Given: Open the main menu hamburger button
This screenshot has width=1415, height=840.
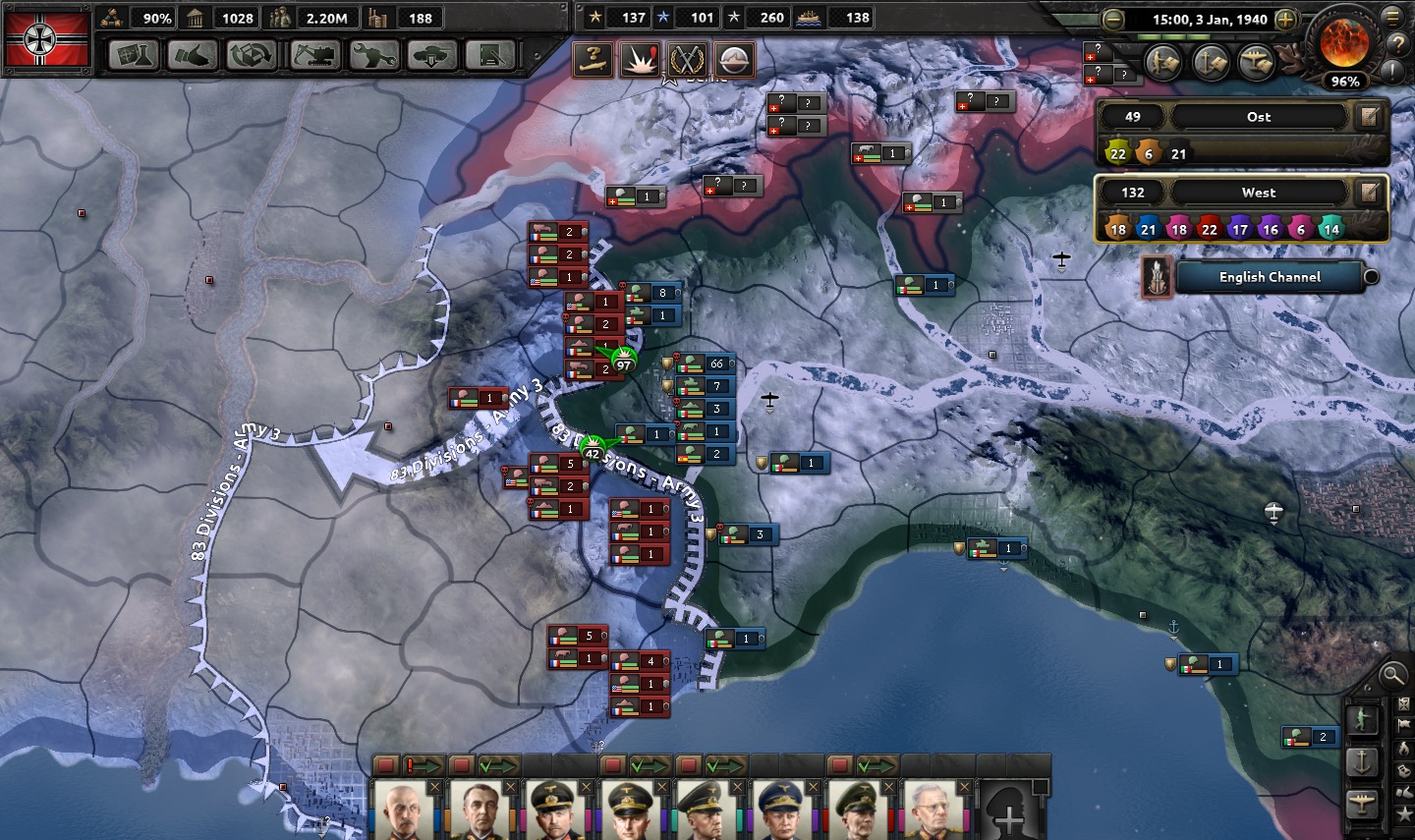Looking at the screenshot, I should (1392, 17).
